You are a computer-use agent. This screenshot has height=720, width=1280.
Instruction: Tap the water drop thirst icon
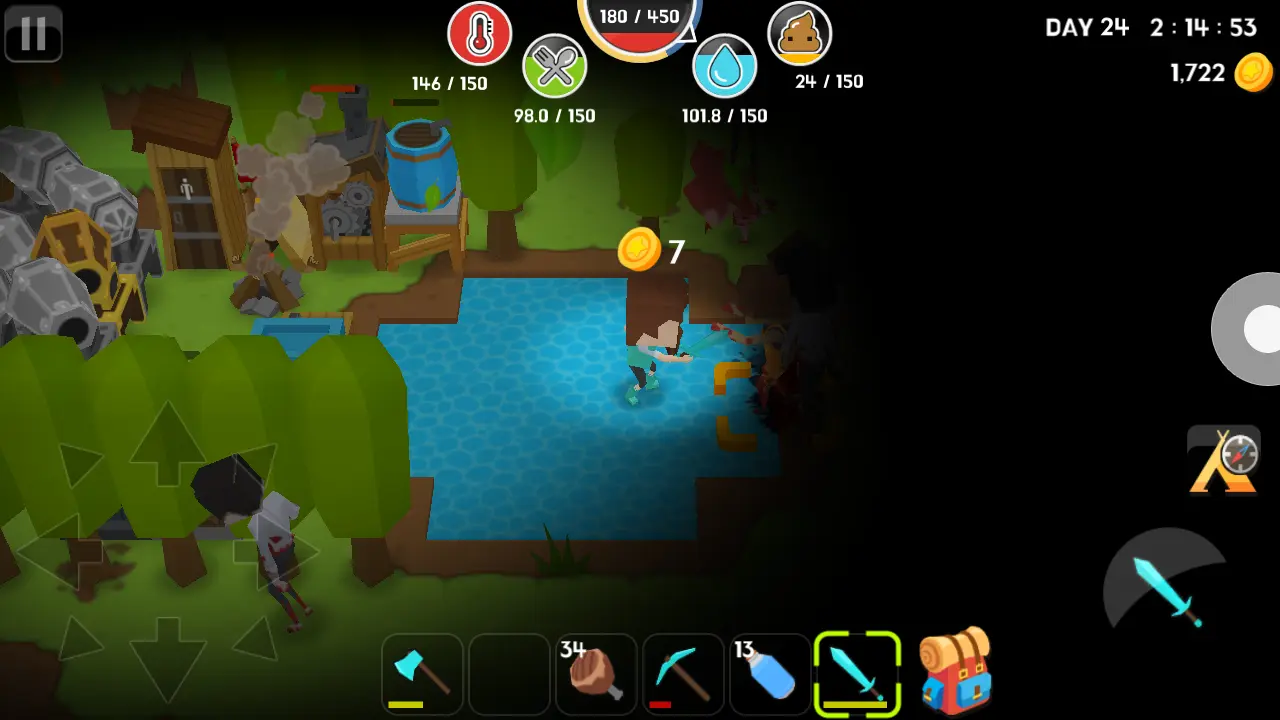click(724, 66)
